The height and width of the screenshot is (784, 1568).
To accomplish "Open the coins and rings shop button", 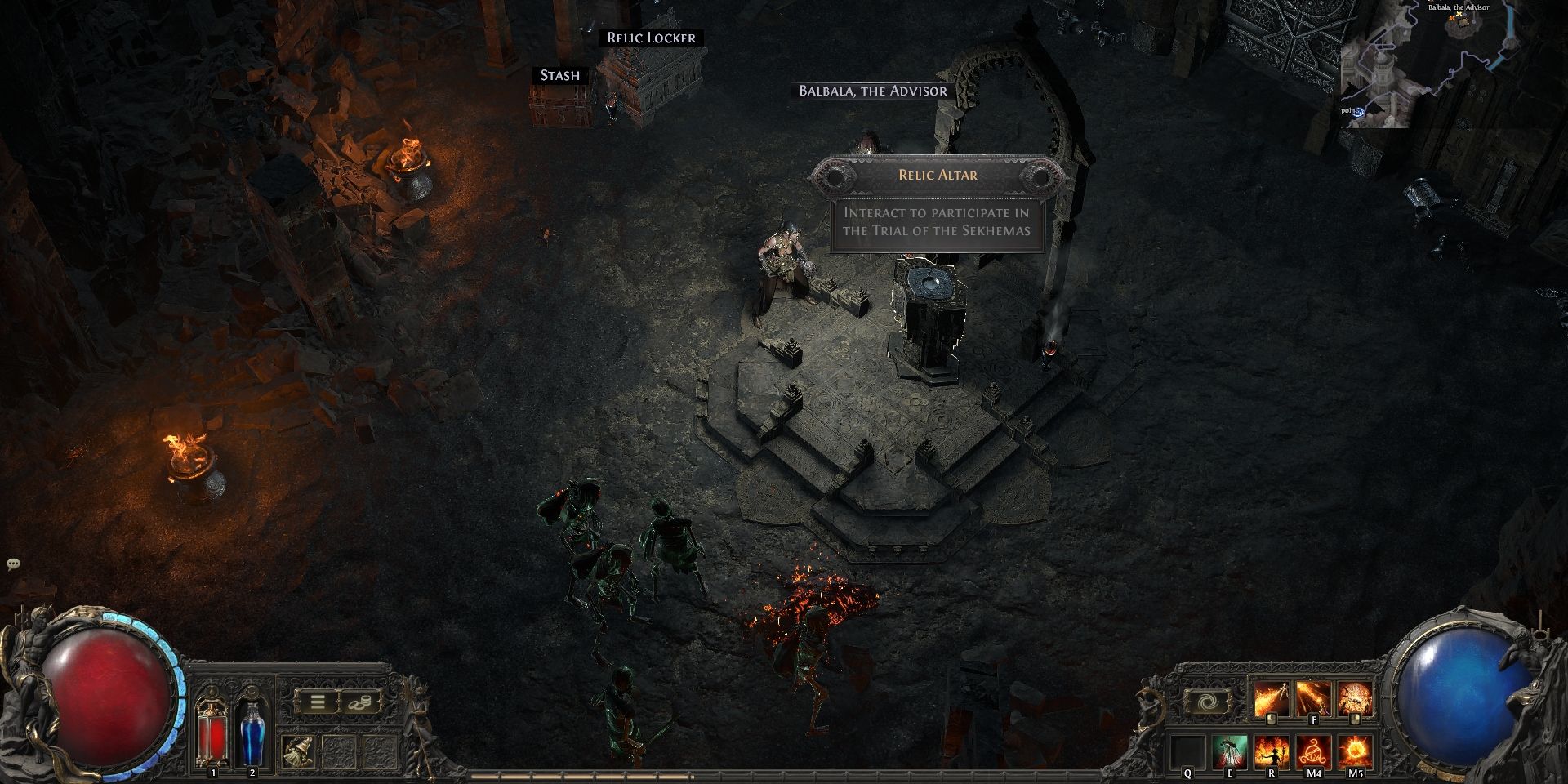I will click(359, 702).
